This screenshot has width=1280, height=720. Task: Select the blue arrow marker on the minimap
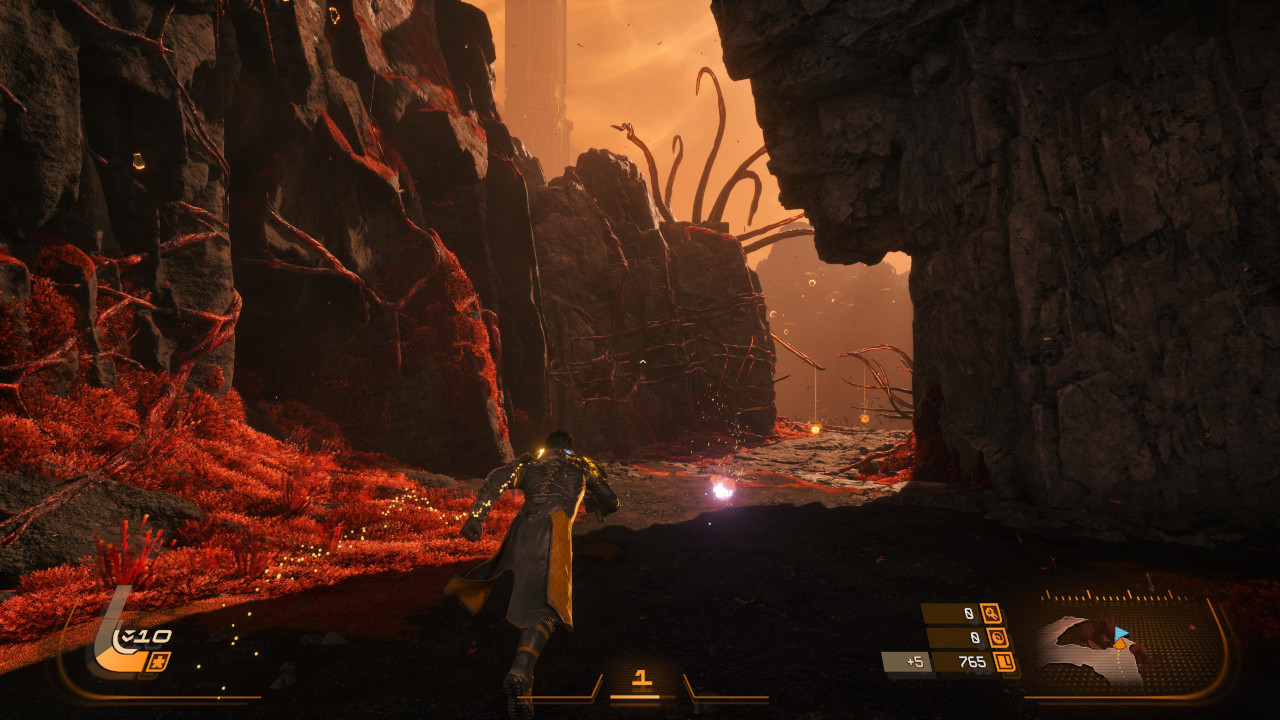[1121, 632]
